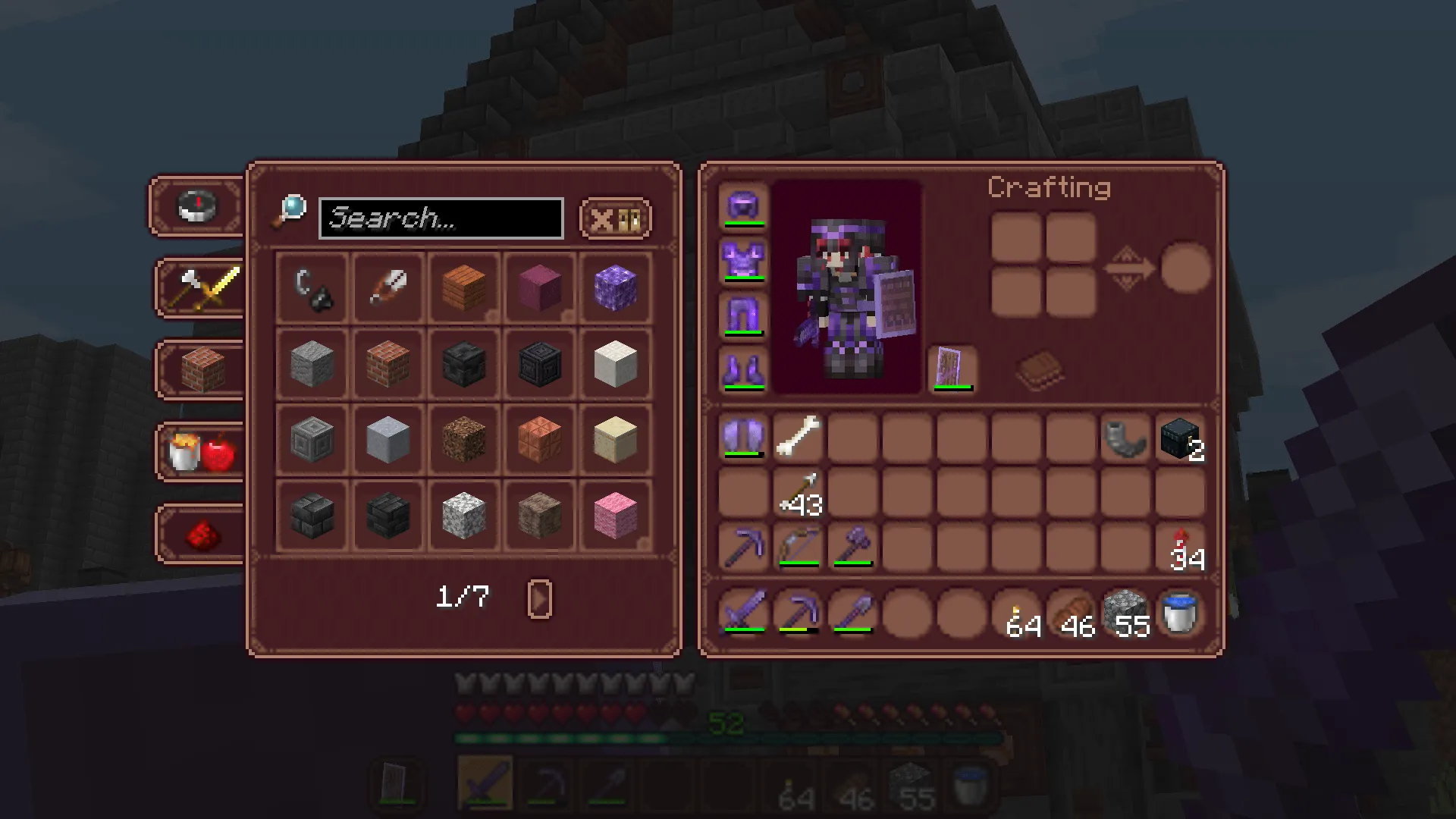Toggle the craftable items filter

(x=630, y=218)
